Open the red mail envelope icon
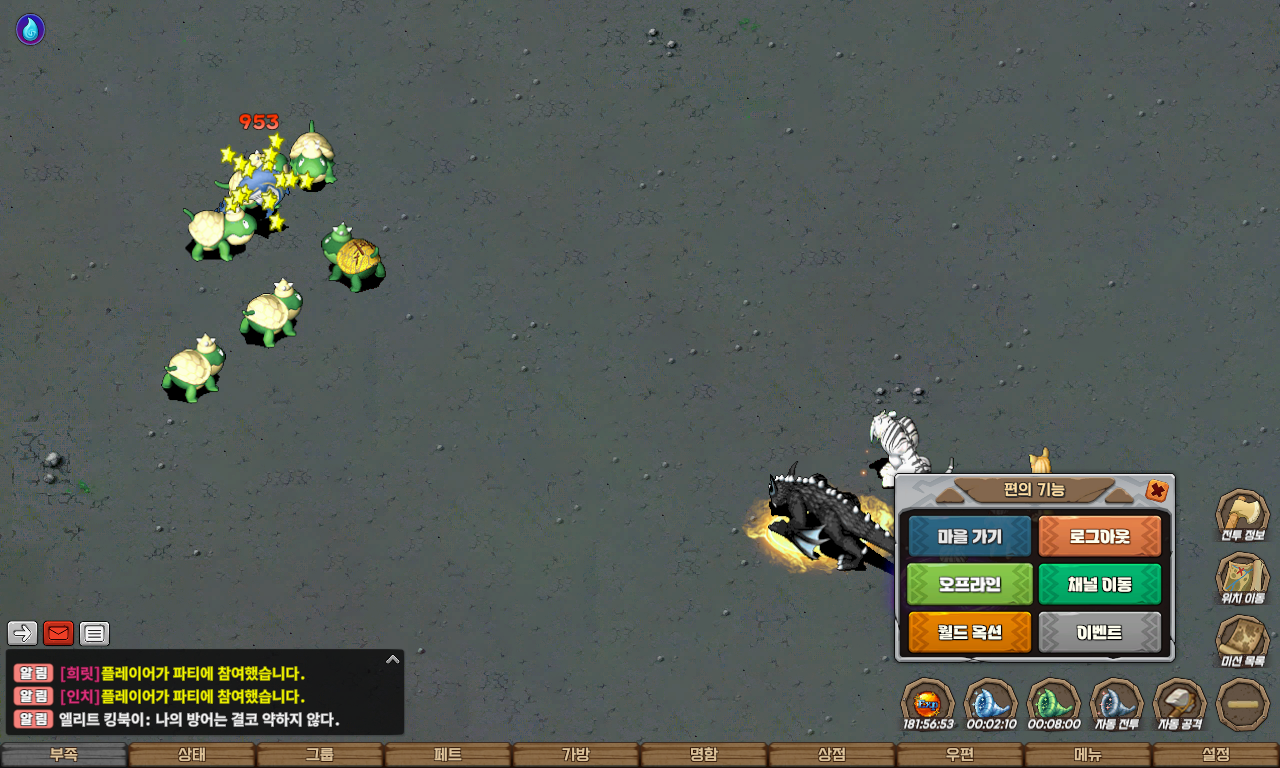The width and height of the screenshot is (1280, 768). click(59, 633)
